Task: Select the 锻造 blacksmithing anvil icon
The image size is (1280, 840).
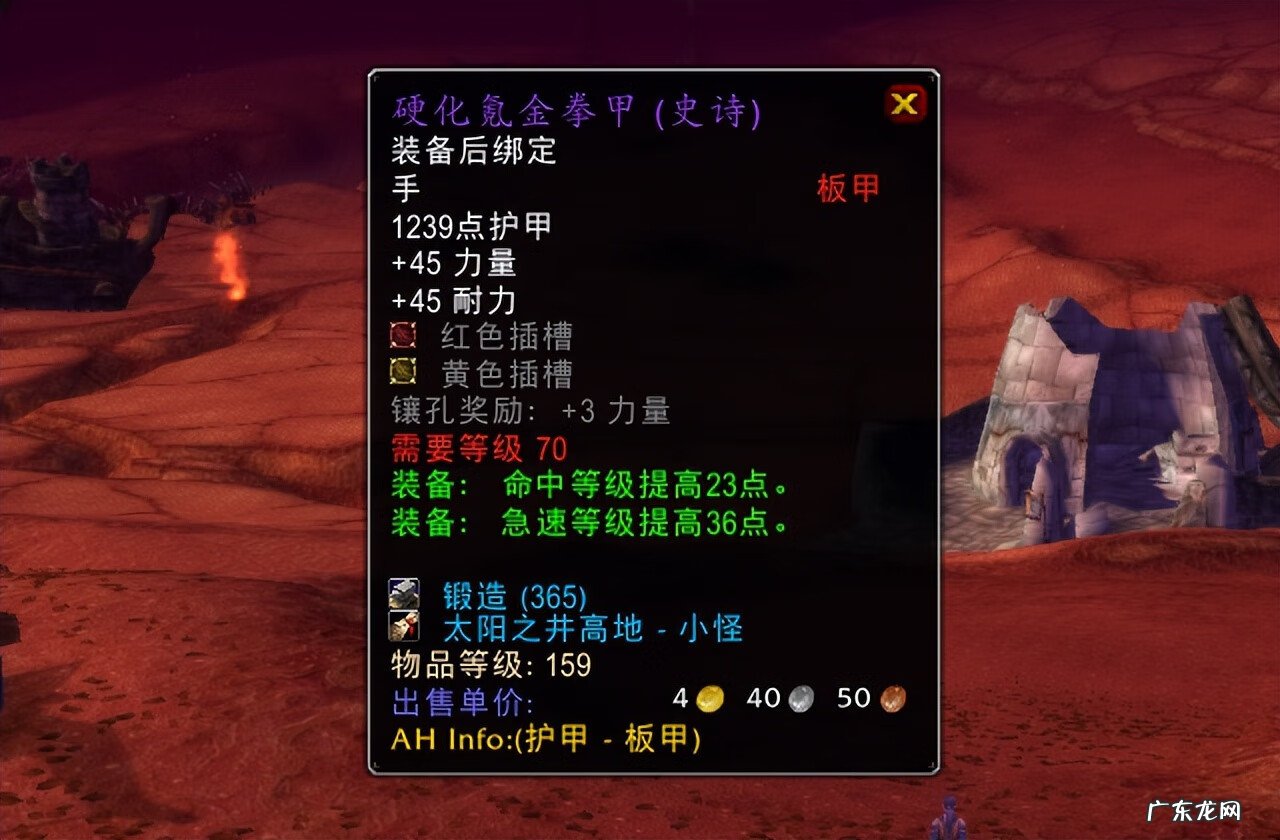Action: click(x=406, y=594)
